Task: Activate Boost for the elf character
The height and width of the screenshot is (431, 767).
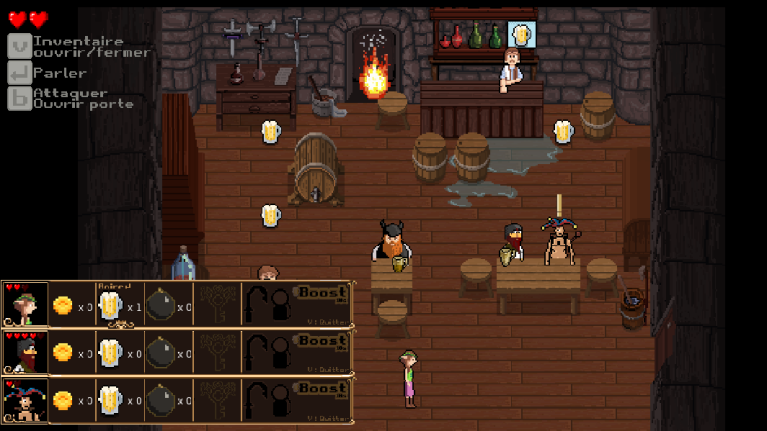Action: click(x=322, y=294)
